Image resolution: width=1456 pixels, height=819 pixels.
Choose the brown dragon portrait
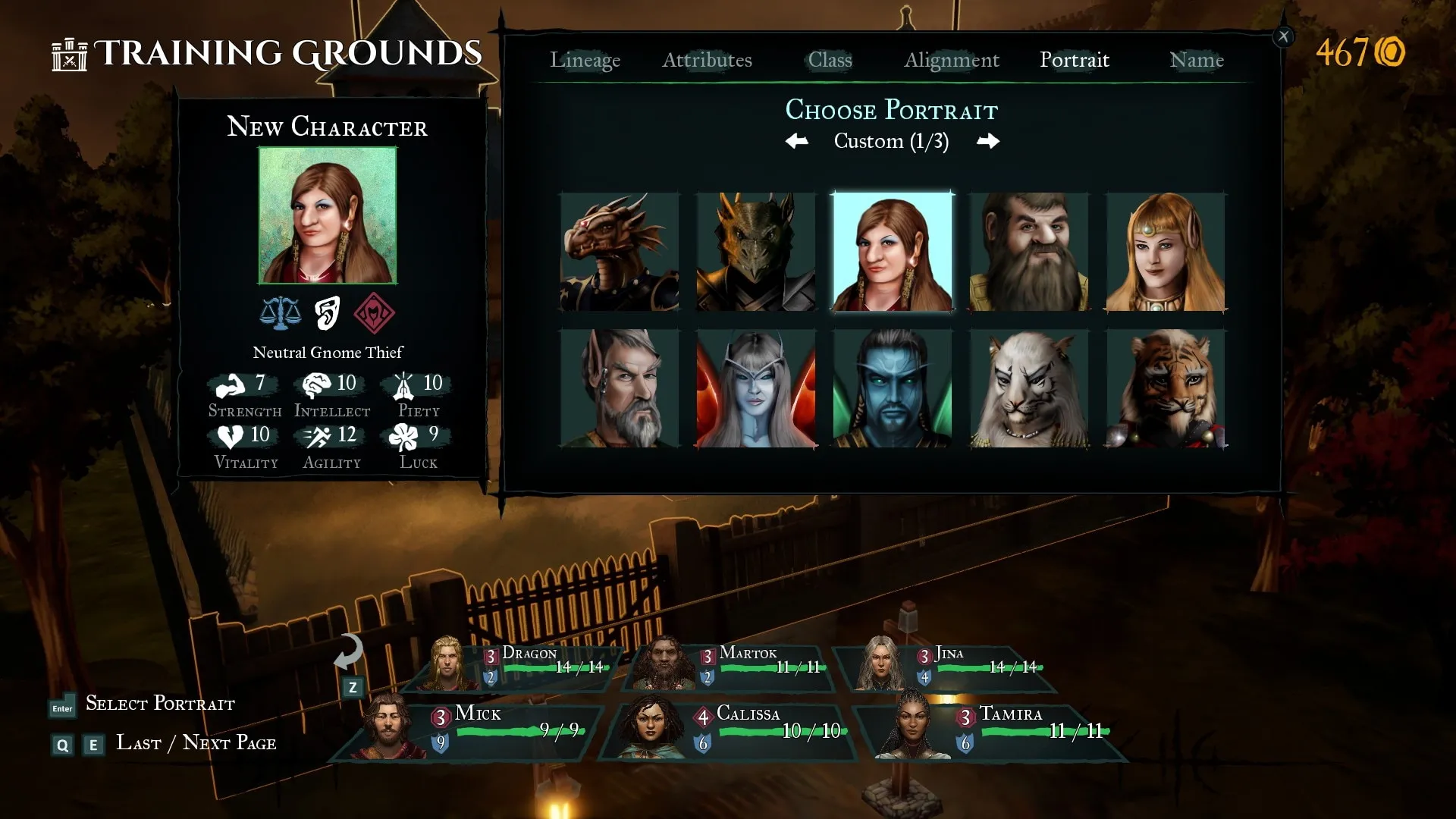620,252
